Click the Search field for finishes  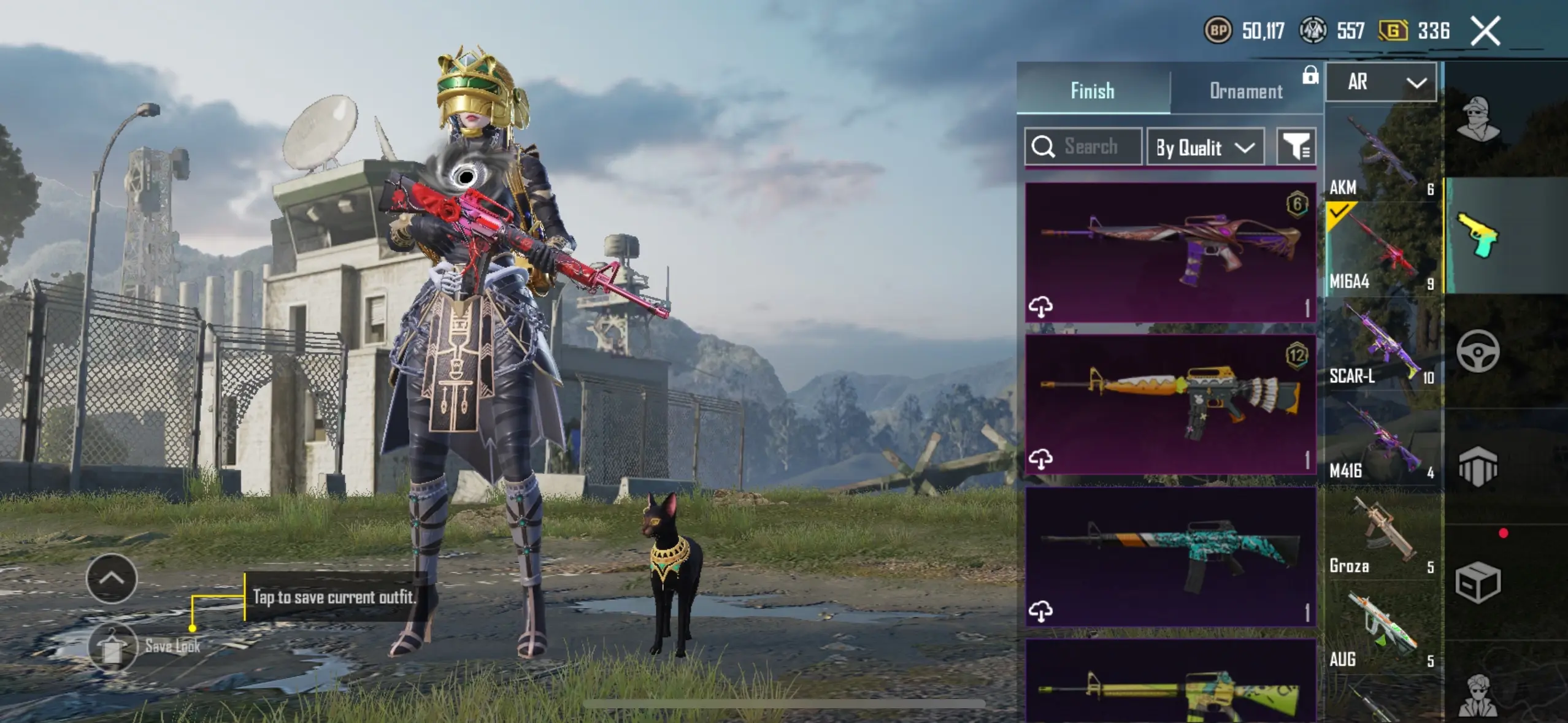pos(1084,147)
